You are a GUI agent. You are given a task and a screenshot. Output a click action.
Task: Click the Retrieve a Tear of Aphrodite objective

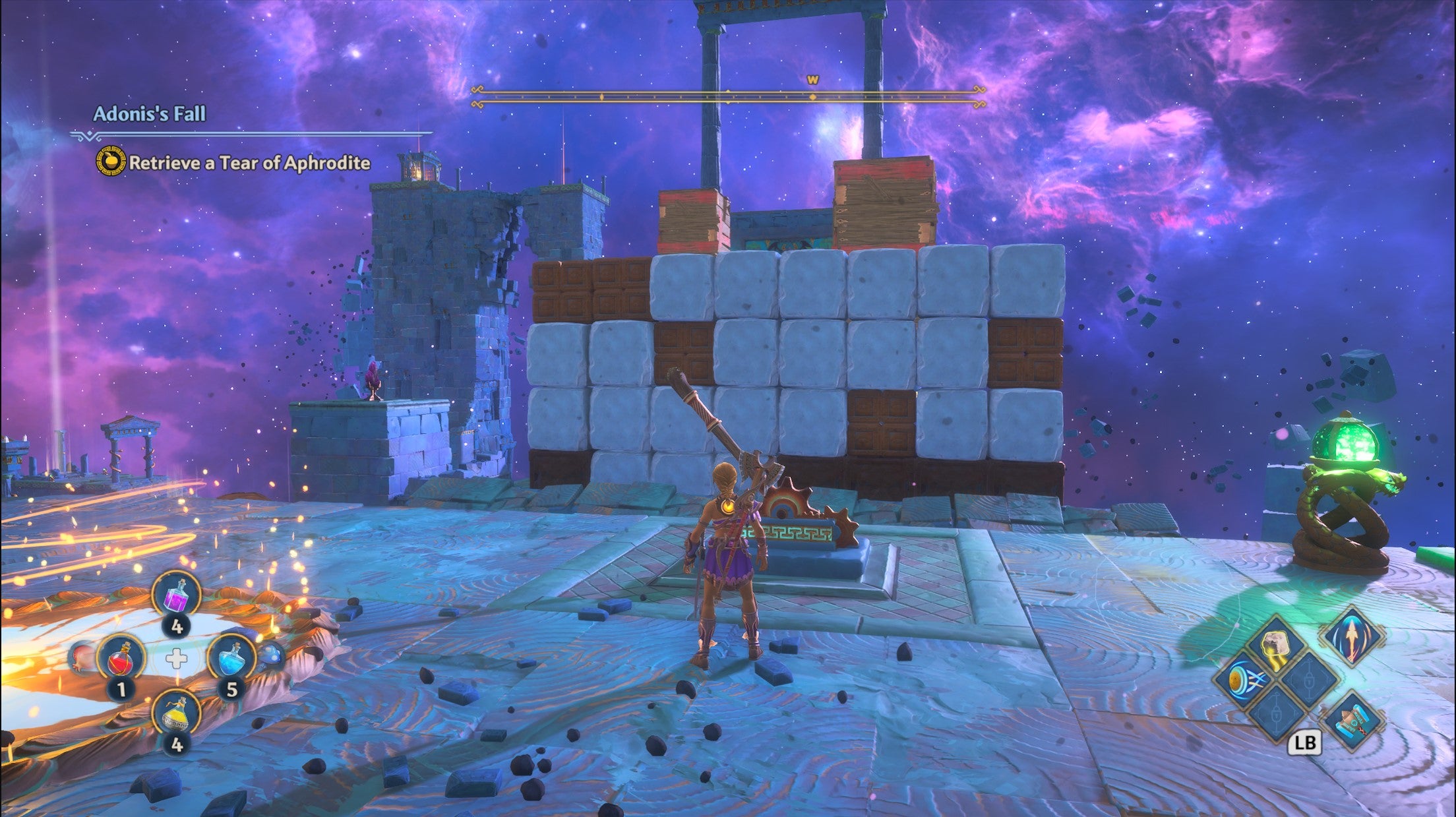click(x=249, y=164)
